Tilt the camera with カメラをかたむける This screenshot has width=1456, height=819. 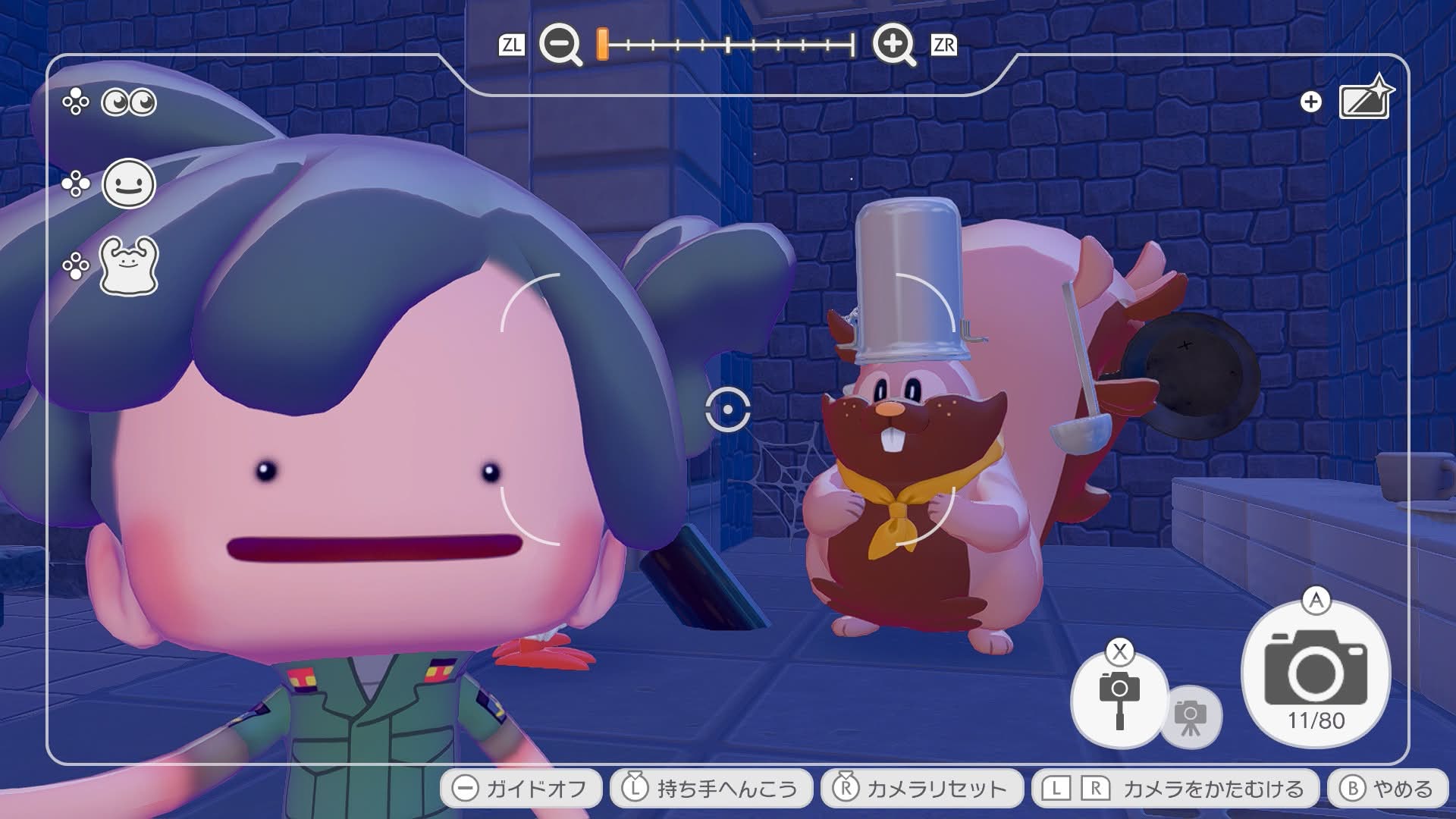[1174, 789]
